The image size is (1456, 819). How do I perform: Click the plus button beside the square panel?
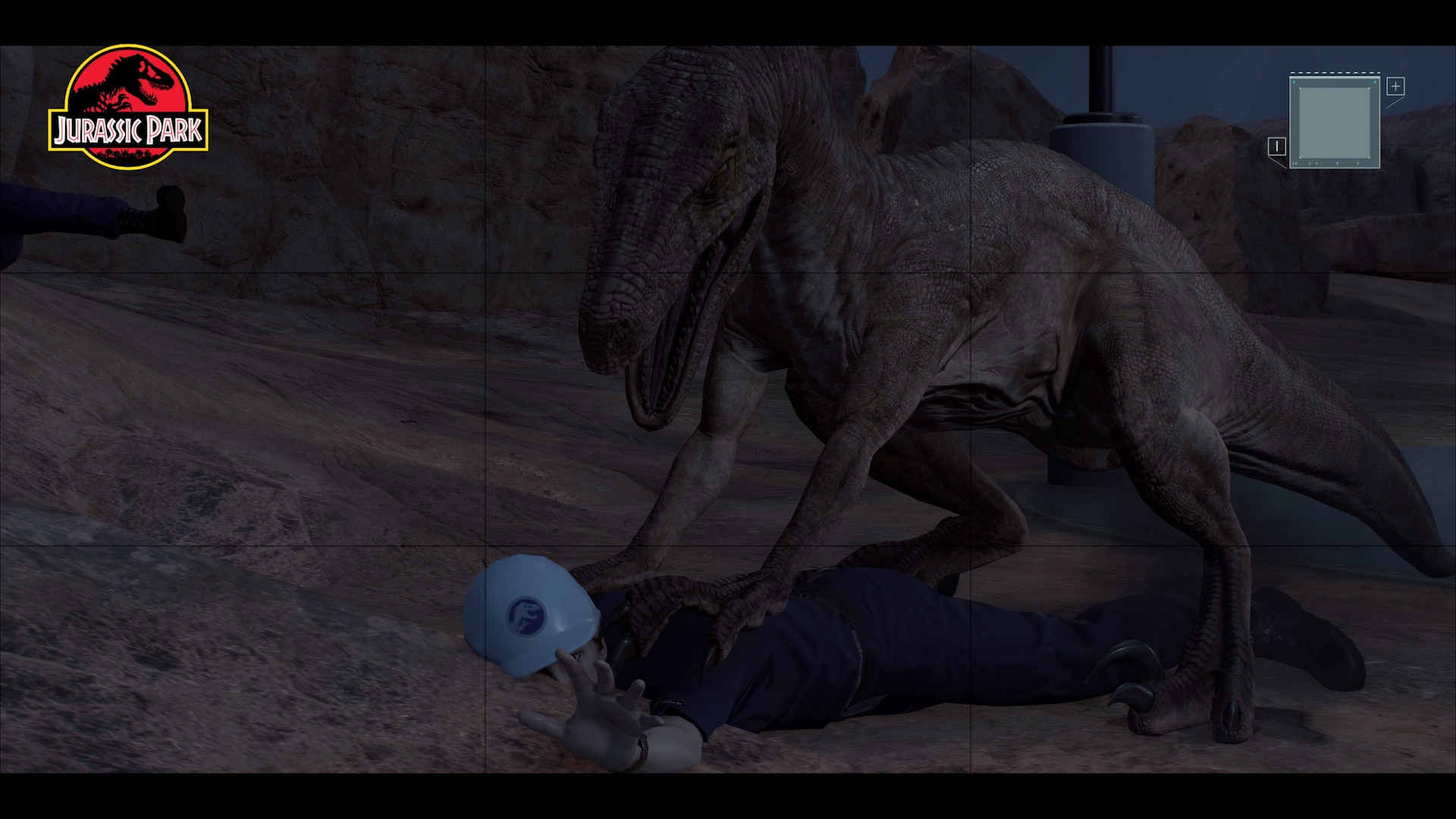pos(1395,86)
